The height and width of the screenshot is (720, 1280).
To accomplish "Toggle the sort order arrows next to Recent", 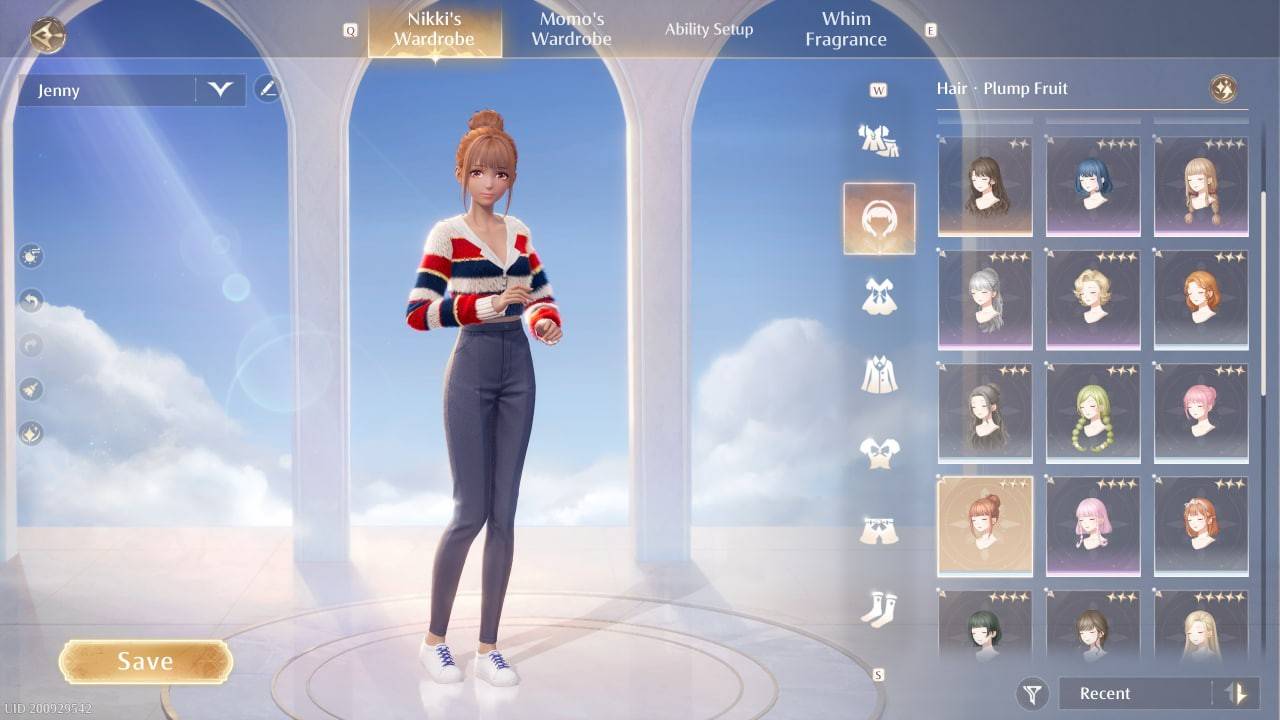I will [1235, 693].
